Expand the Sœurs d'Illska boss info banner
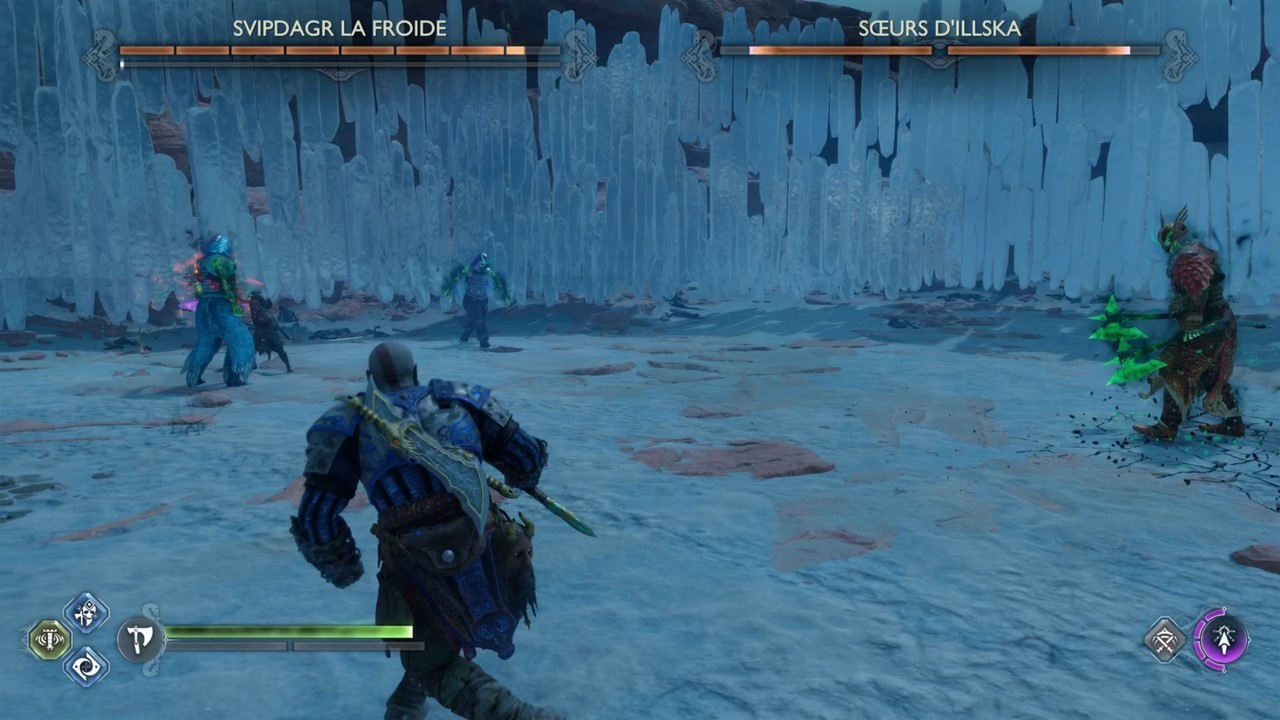The image size is (1280, 720). click(x=940, y=45)
